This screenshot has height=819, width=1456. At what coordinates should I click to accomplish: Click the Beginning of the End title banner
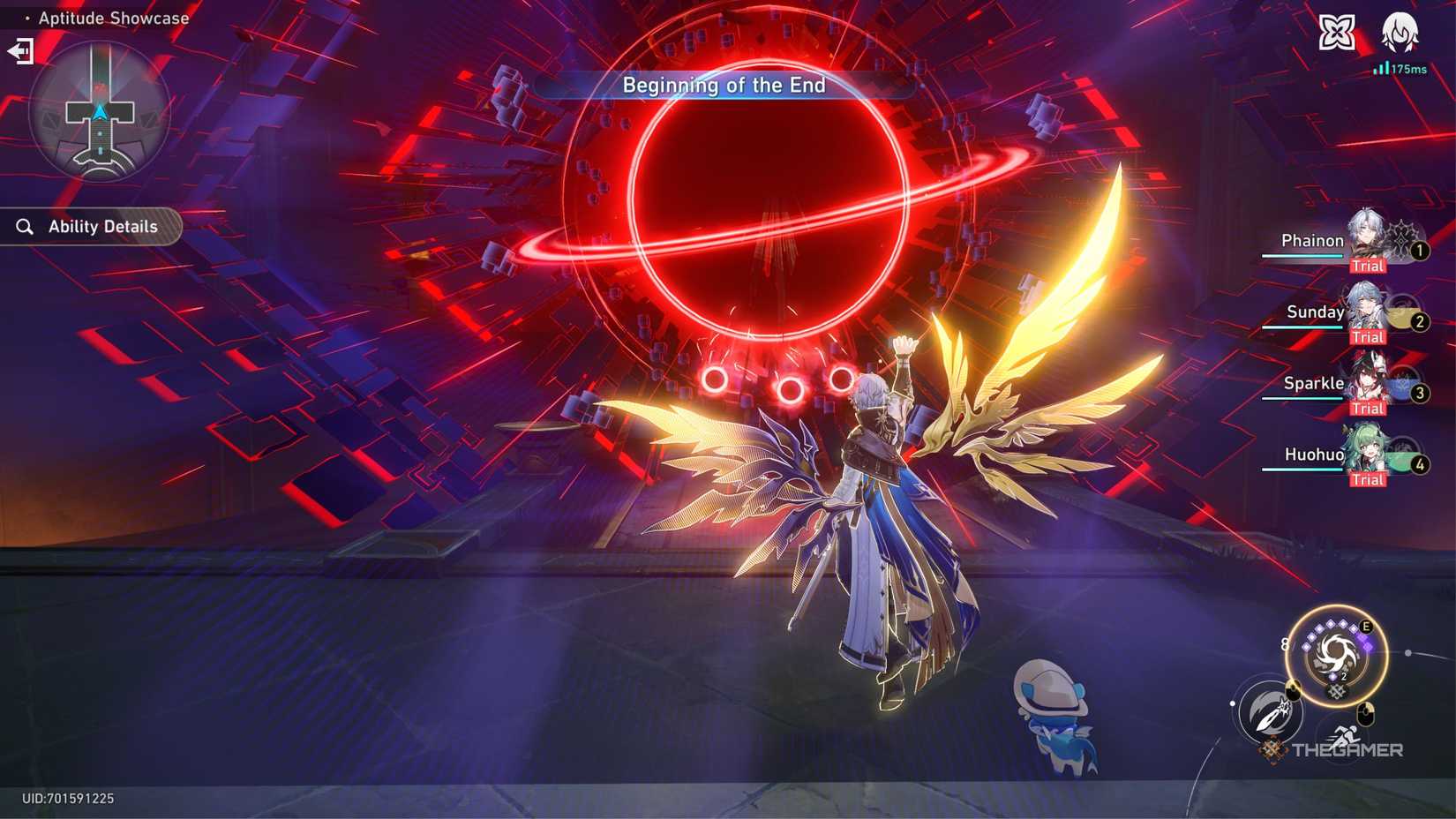724,86
